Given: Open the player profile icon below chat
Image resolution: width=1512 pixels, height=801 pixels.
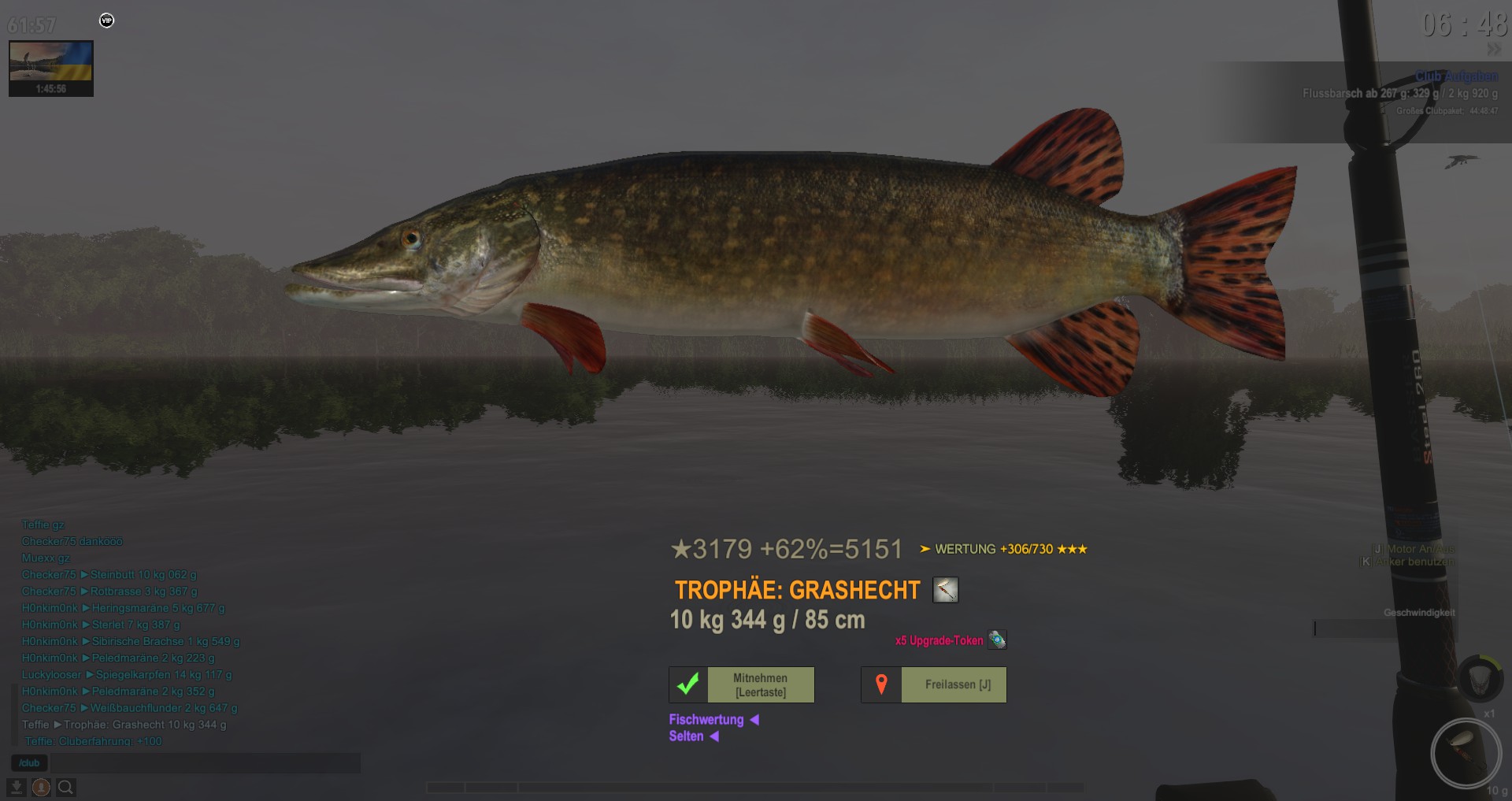Looking at the screenshot, I should click(x=41, y=787).
